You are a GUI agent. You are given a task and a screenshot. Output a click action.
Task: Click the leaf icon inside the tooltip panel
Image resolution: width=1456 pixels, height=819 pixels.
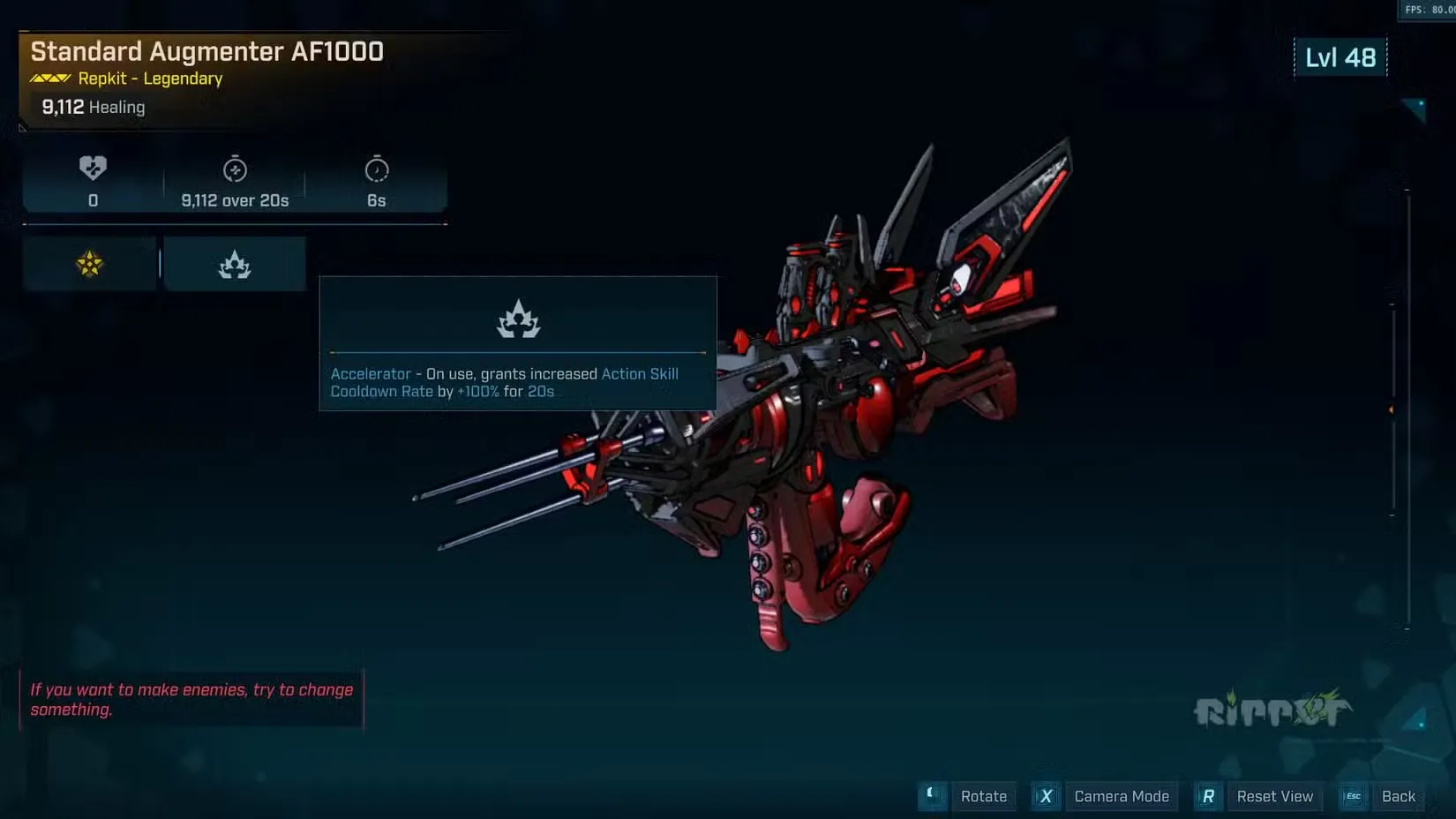[517, 319]
